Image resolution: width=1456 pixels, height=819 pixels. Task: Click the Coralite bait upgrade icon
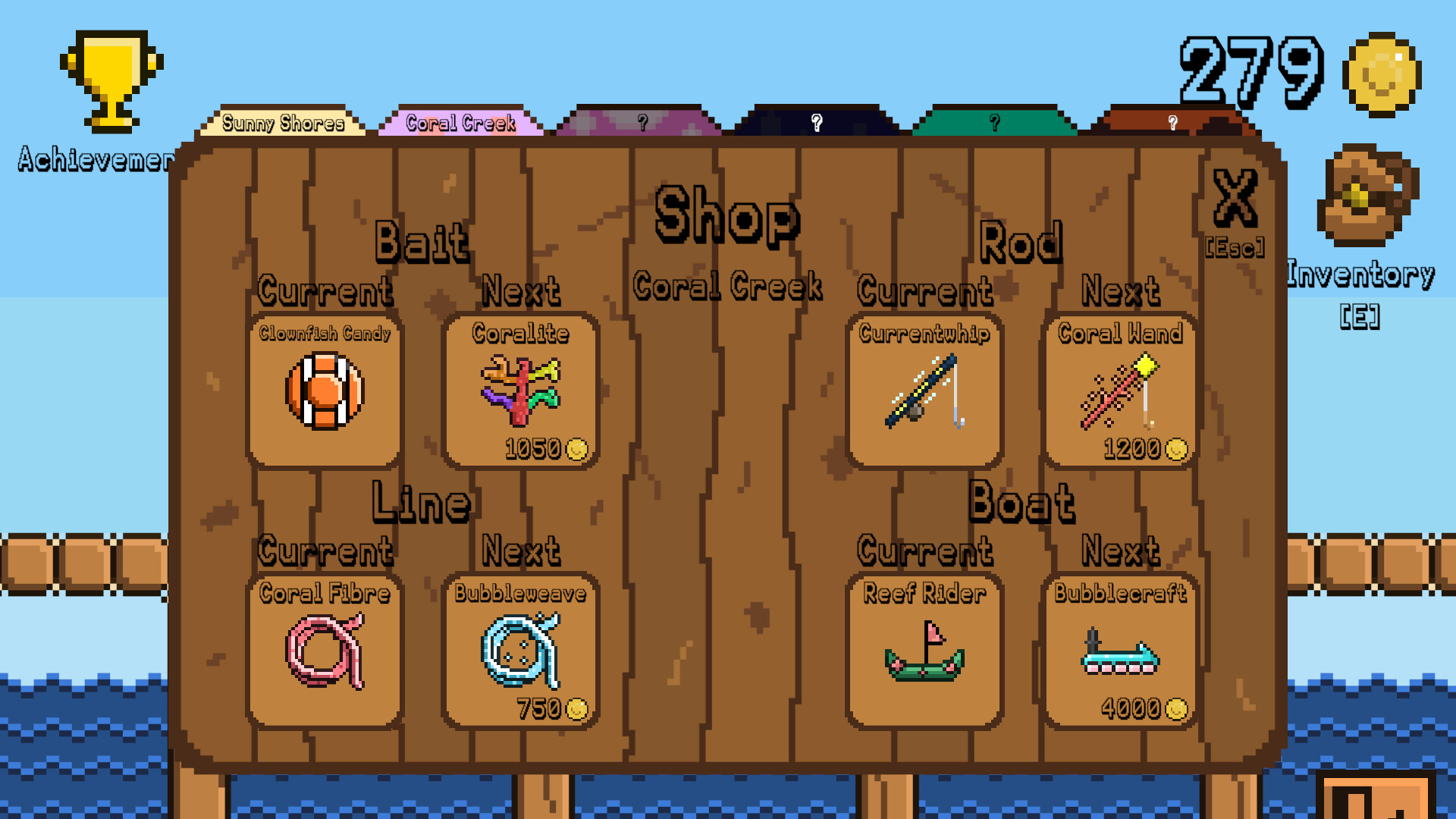pos(520,391)
